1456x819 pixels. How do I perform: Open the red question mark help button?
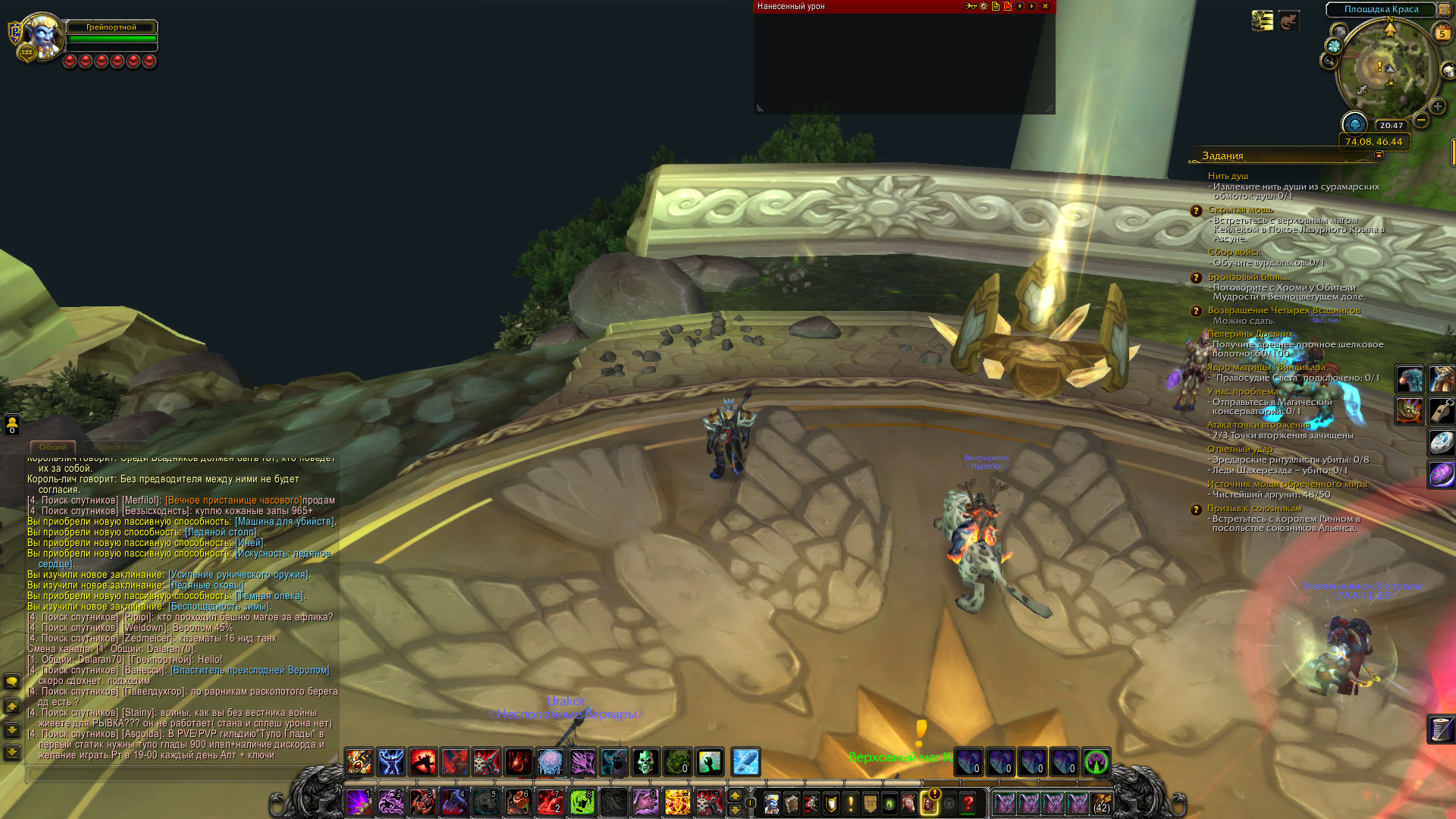968,802
